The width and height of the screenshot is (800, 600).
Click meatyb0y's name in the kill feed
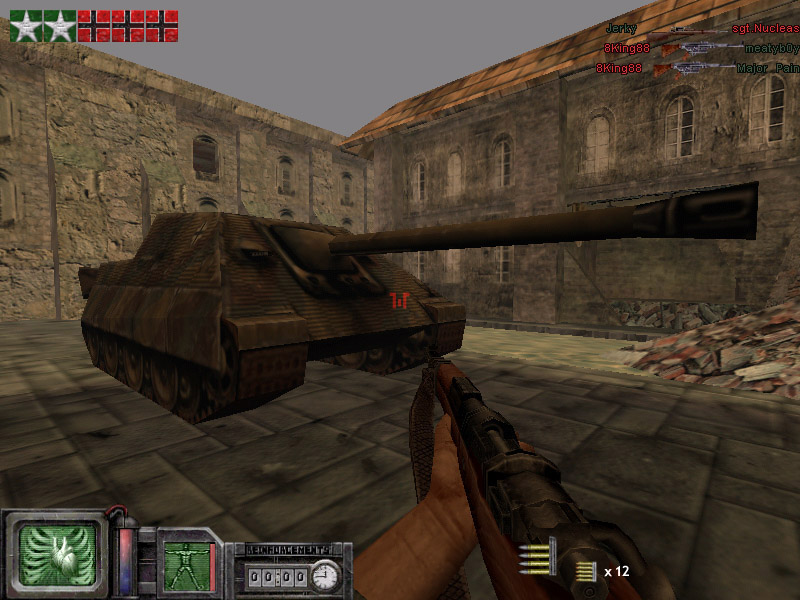tap(771, 48)
